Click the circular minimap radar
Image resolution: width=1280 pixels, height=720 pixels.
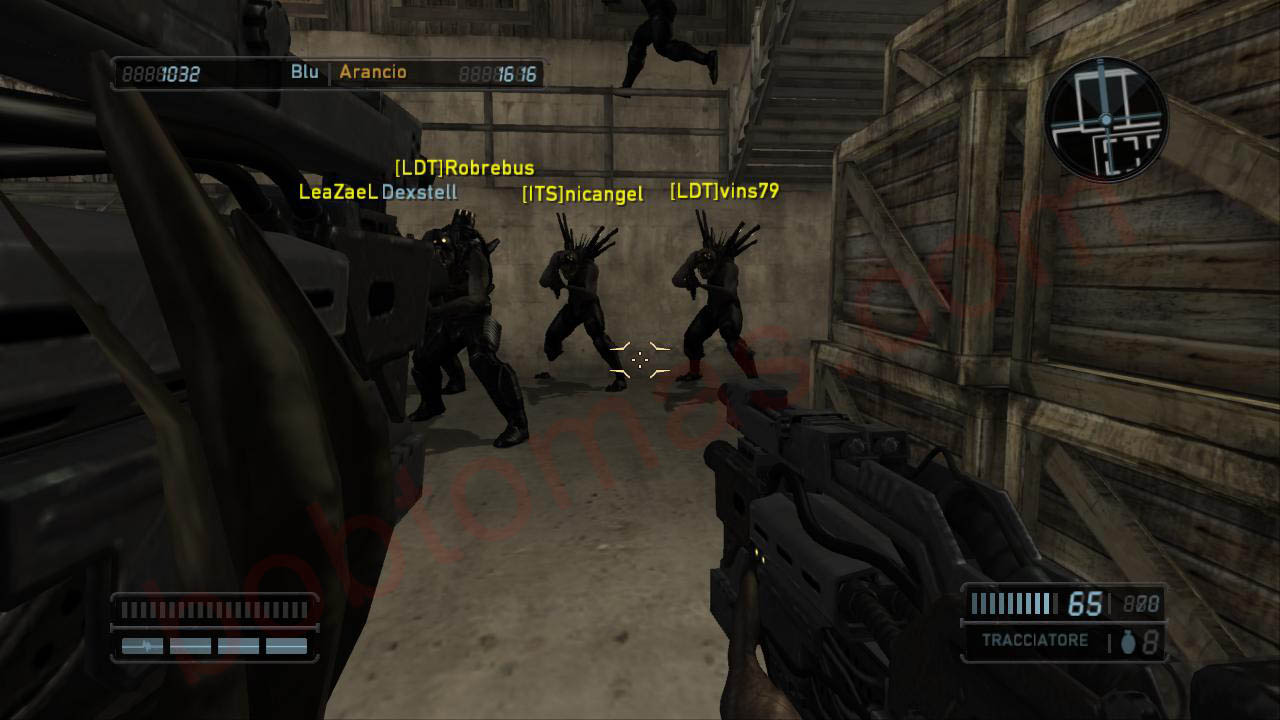pos(1106,120)
